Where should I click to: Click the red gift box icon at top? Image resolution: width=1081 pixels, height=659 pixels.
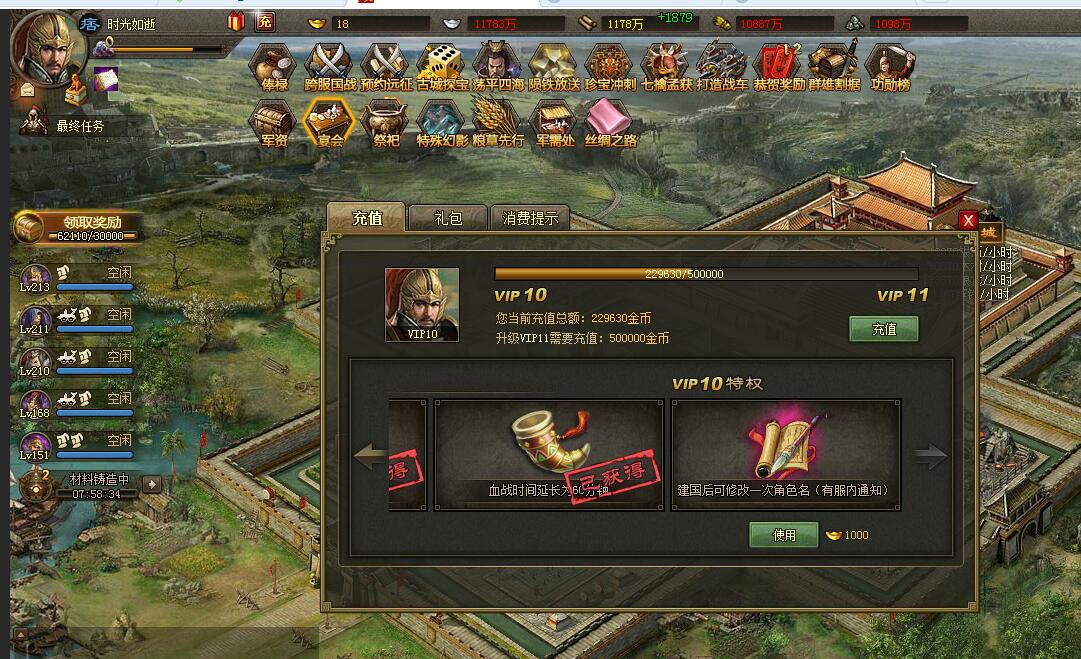[236, 21]
